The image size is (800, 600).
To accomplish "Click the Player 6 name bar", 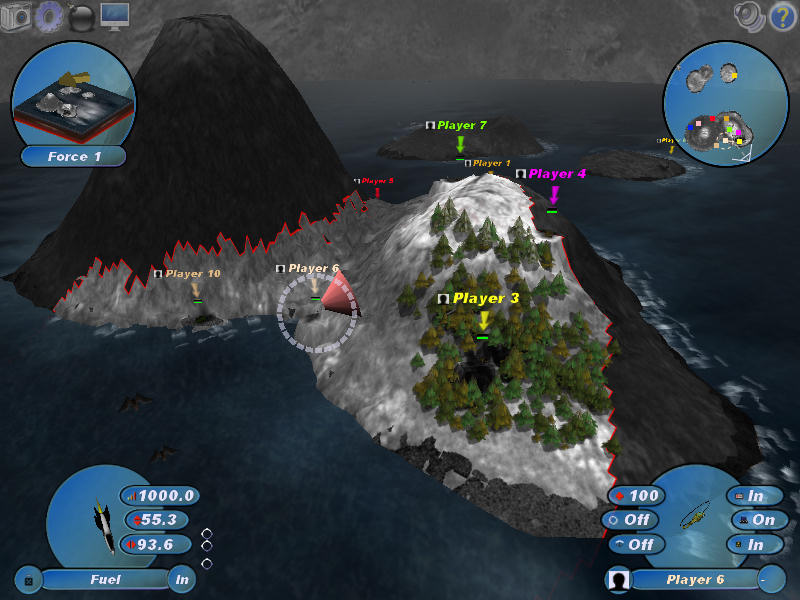I will 695,579.
